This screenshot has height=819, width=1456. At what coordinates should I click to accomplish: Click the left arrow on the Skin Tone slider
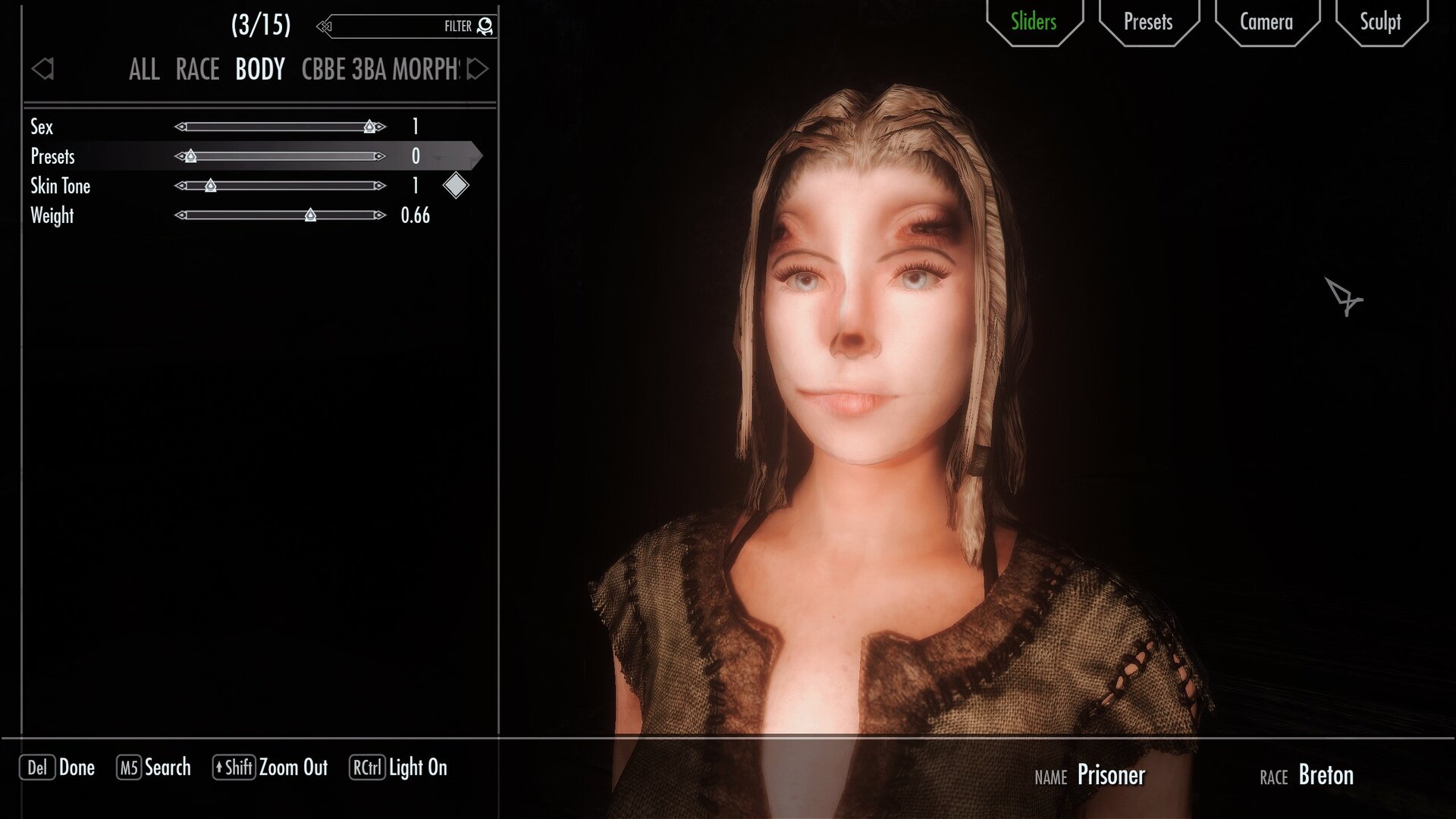tap(180, 186)
